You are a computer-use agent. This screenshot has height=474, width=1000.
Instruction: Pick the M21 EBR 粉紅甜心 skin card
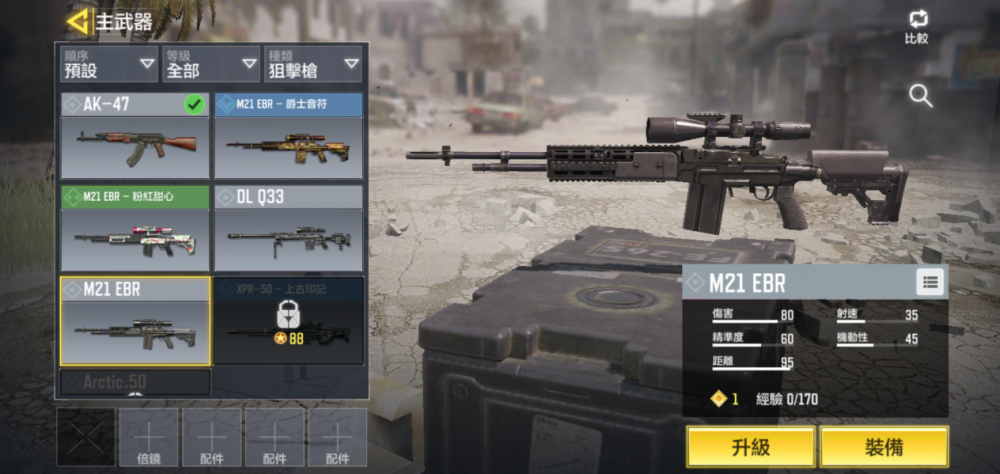click(x=135, y=228)
